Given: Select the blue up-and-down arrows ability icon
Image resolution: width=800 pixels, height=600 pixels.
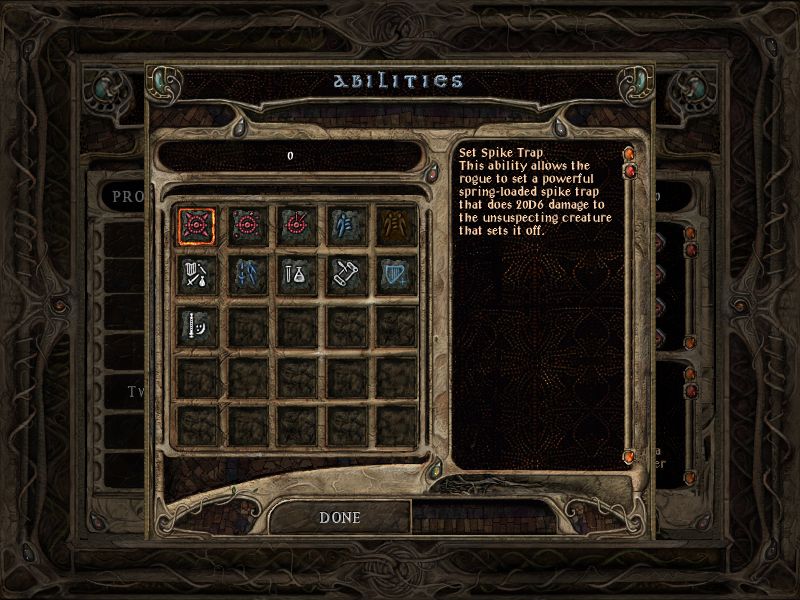Looking at the screenshot, I should tap(246, 274).
